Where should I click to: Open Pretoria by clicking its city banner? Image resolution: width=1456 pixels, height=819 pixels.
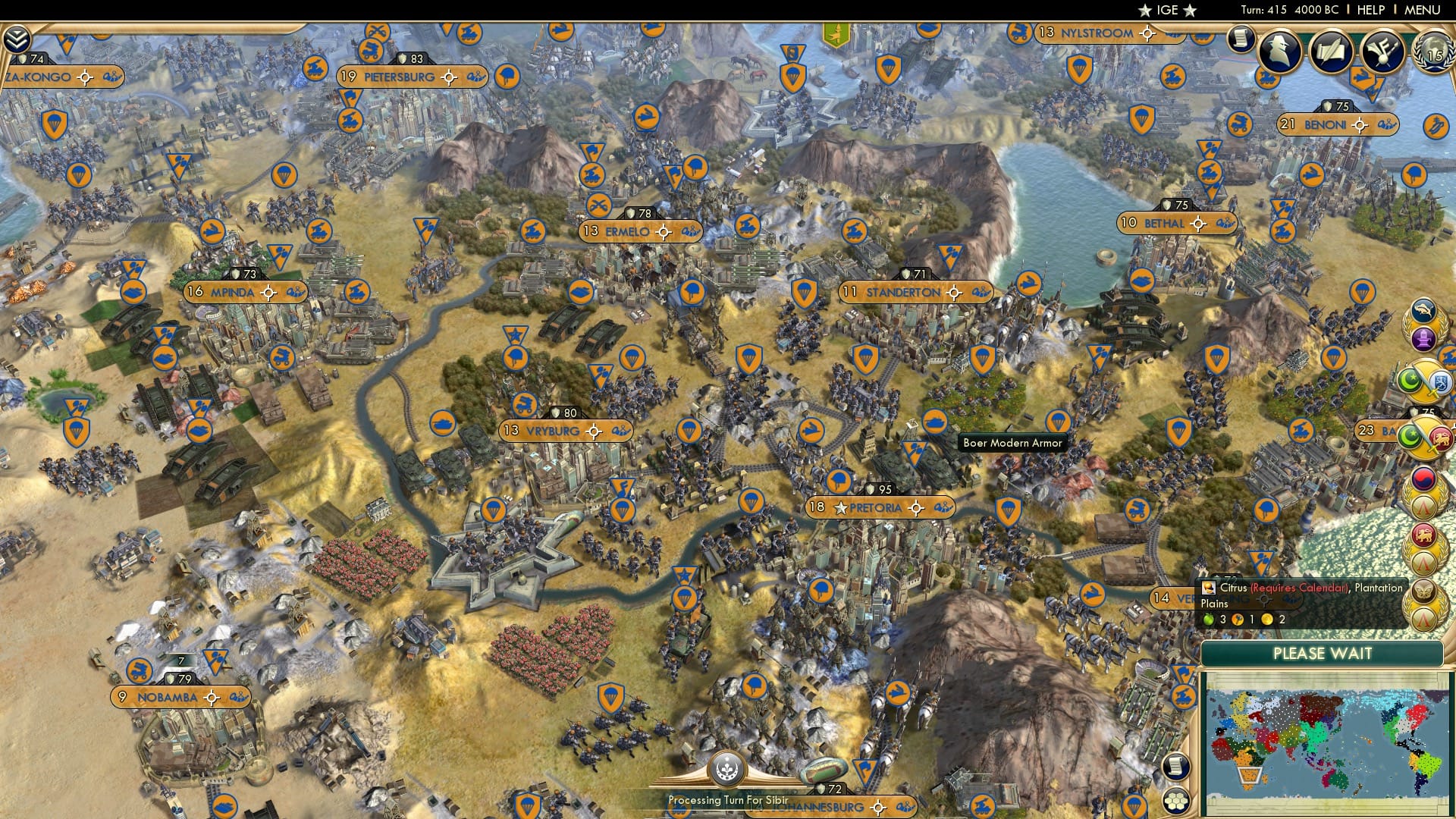[x=880, y=507]
